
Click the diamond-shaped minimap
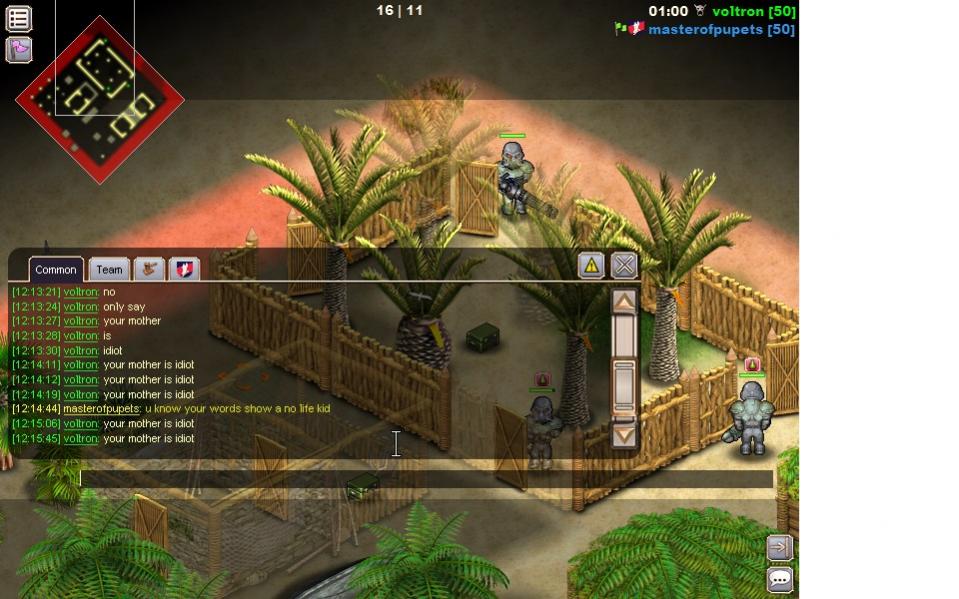click(x=100, y=98)
